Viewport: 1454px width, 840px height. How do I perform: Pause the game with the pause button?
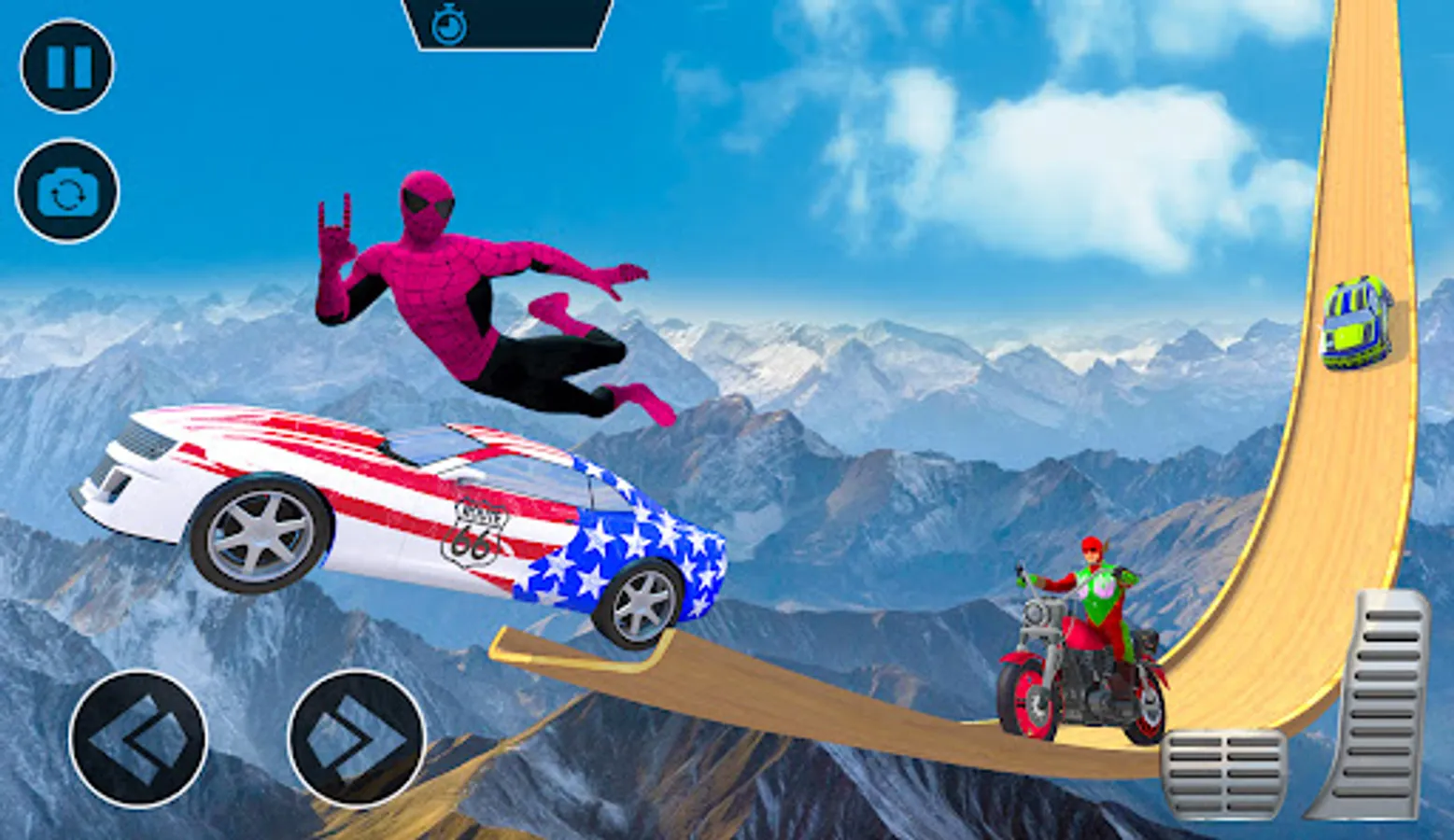(x=67, y=67)
